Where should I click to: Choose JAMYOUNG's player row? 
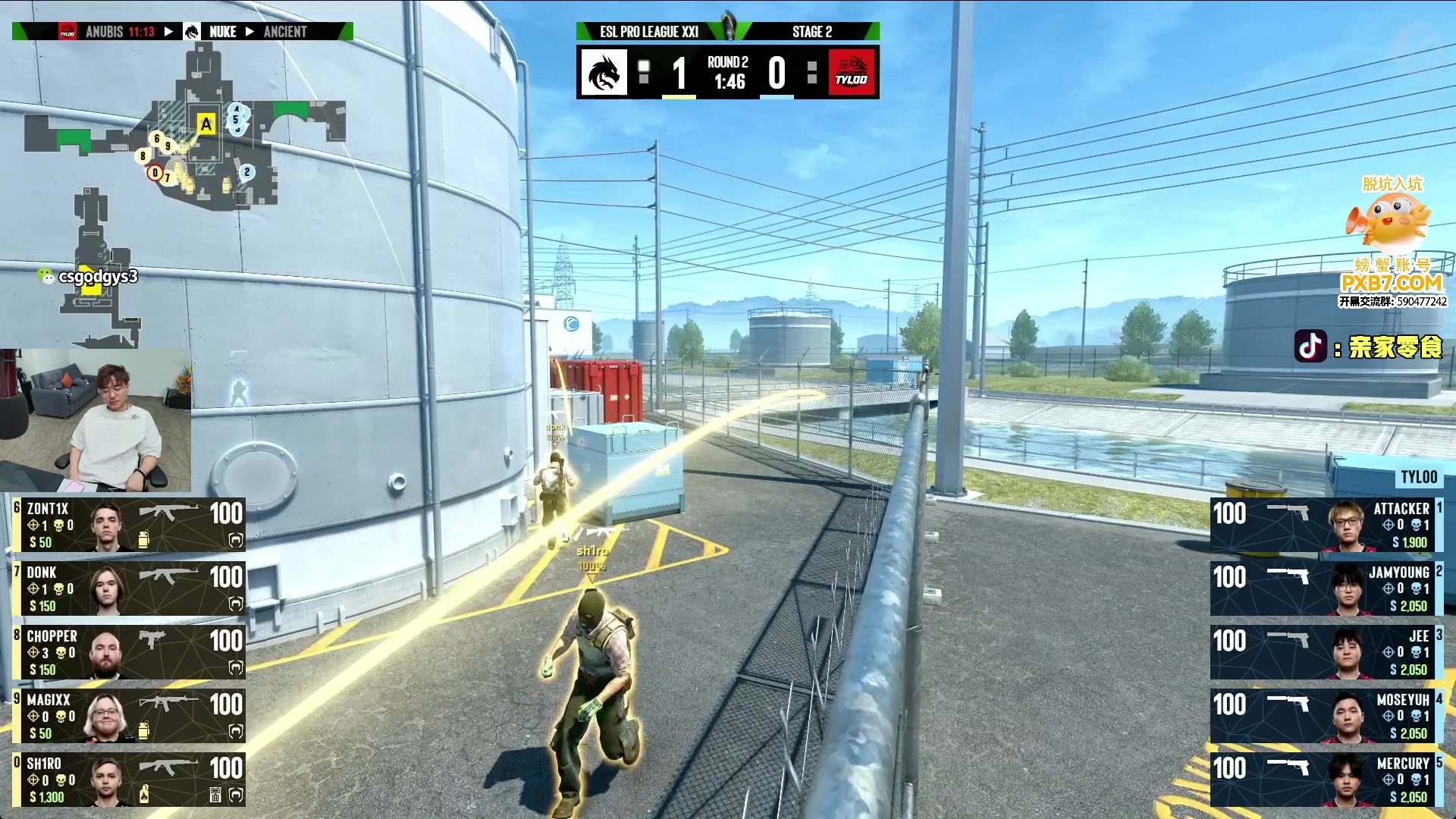click(x=1326, y=588)
